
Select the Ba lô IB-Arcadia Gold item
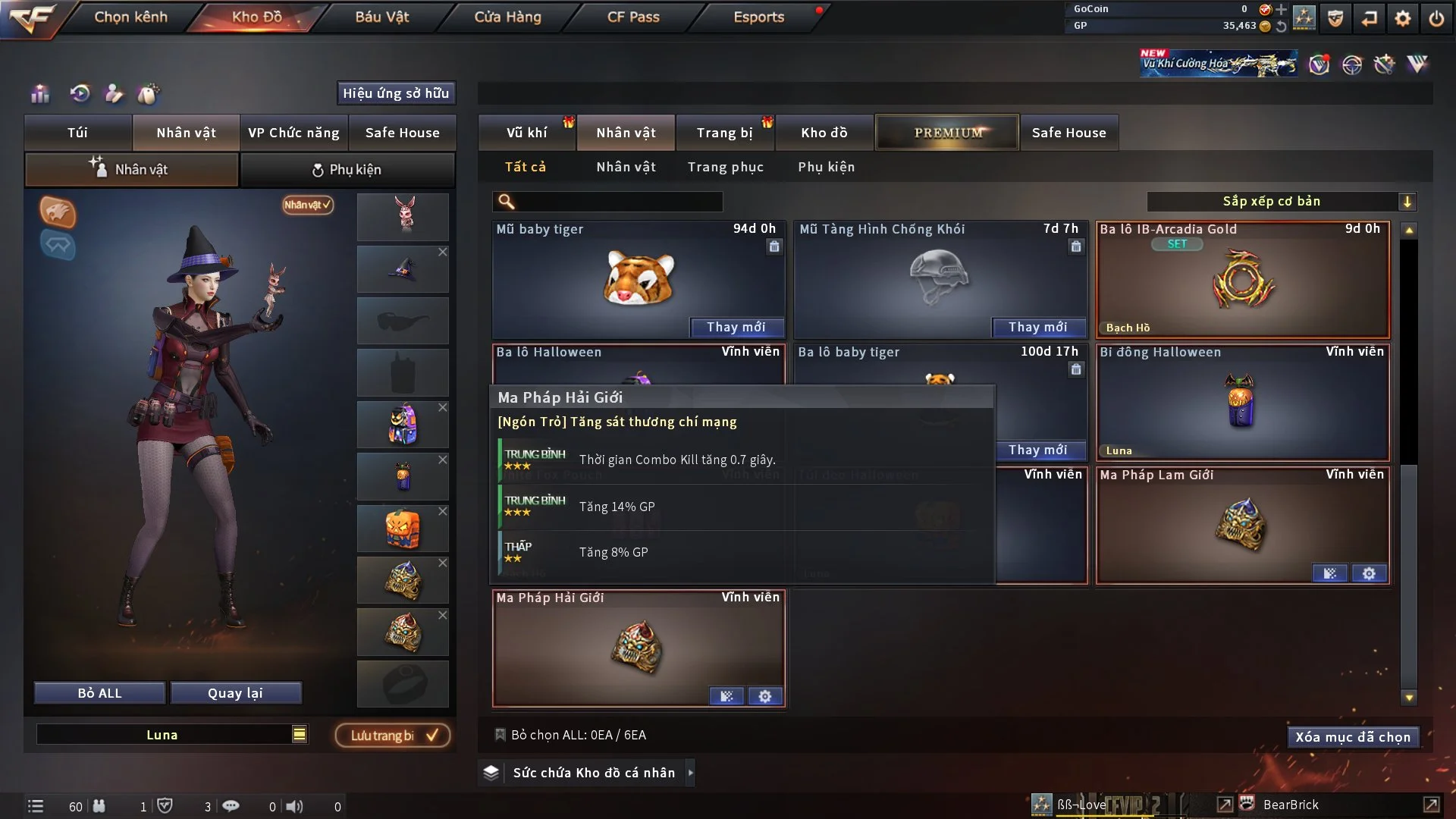(1242, 281)
